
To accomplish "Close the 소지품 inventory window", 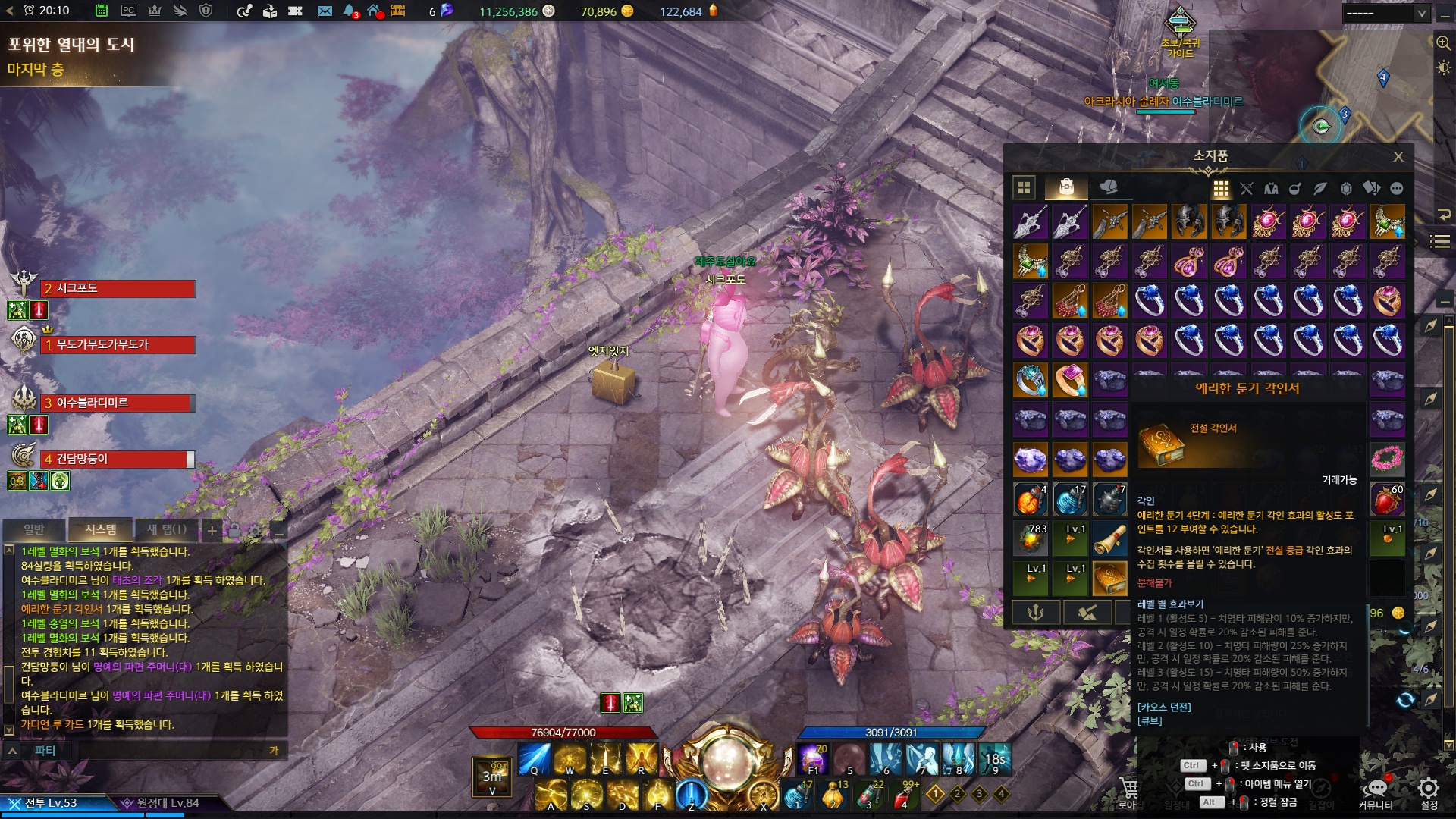I will [1398, 156].
